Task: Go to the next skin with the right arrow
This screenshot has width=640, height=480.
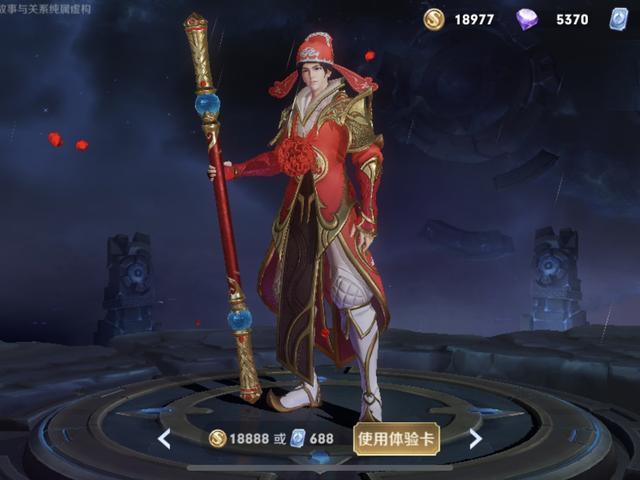Action: pyautogui.click(x=475, y=439)
